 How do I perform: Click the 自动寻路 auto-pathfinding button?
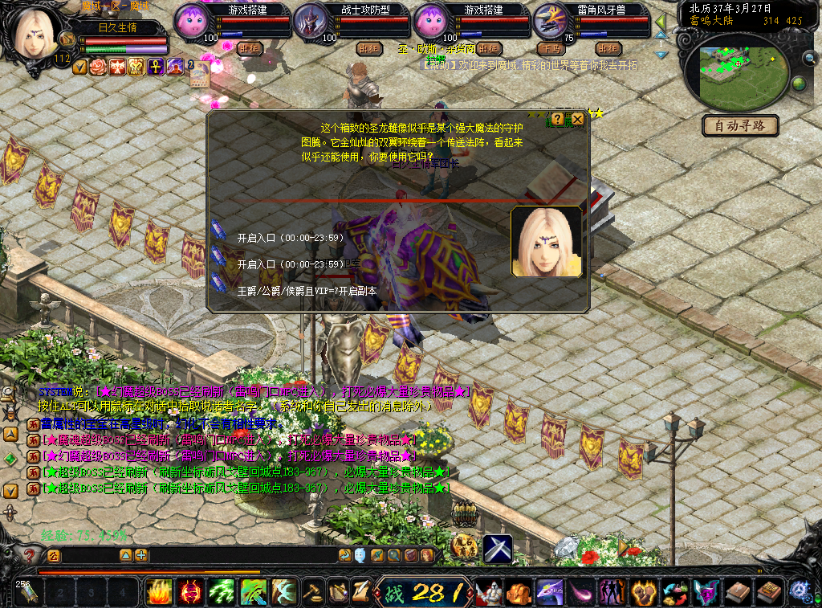pyautogui.click(x=740, y=126)
